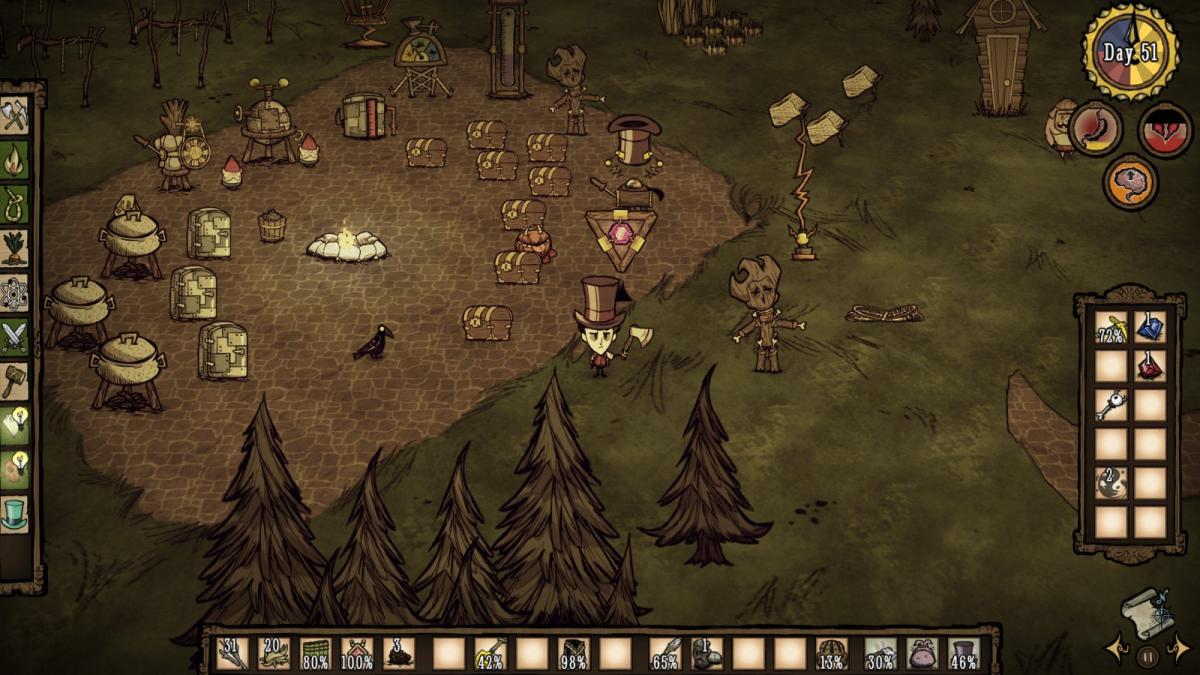Screen dimensions: 1200x675
Task: Select the dark armor at 98%
Action: tap(573, 653)
